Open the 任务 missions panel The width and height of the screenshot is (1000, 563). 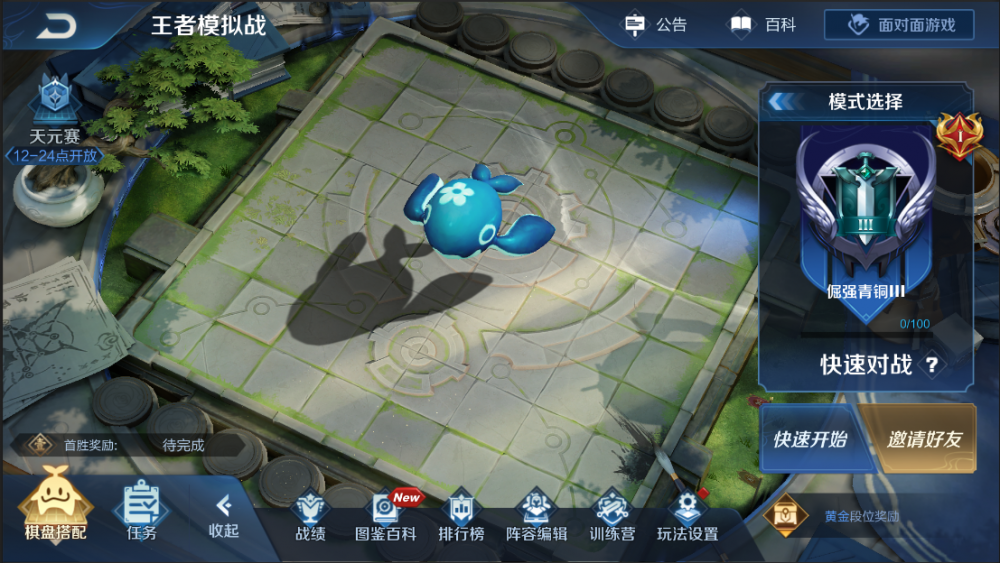(142, 510)
